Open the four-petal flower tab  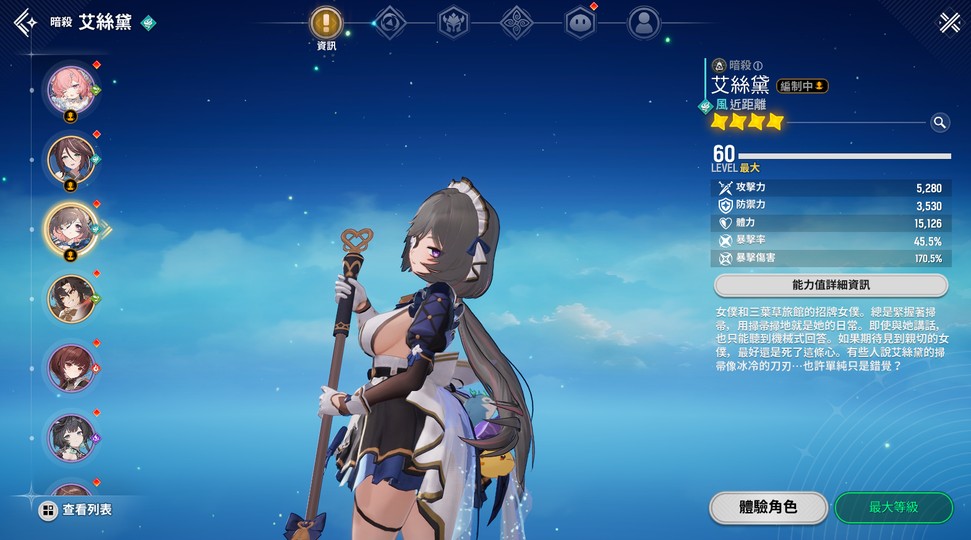coord(516,22)
